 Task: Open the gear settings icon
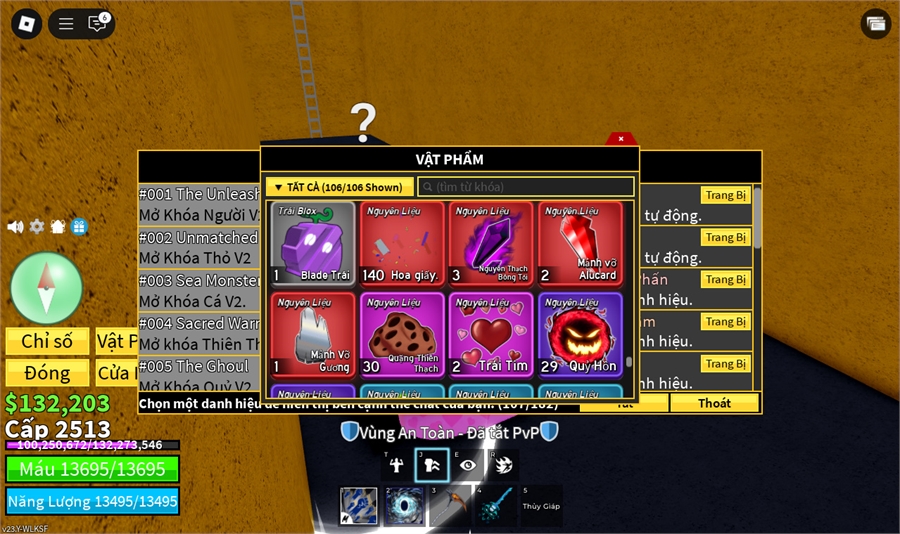tap(37, 227)
